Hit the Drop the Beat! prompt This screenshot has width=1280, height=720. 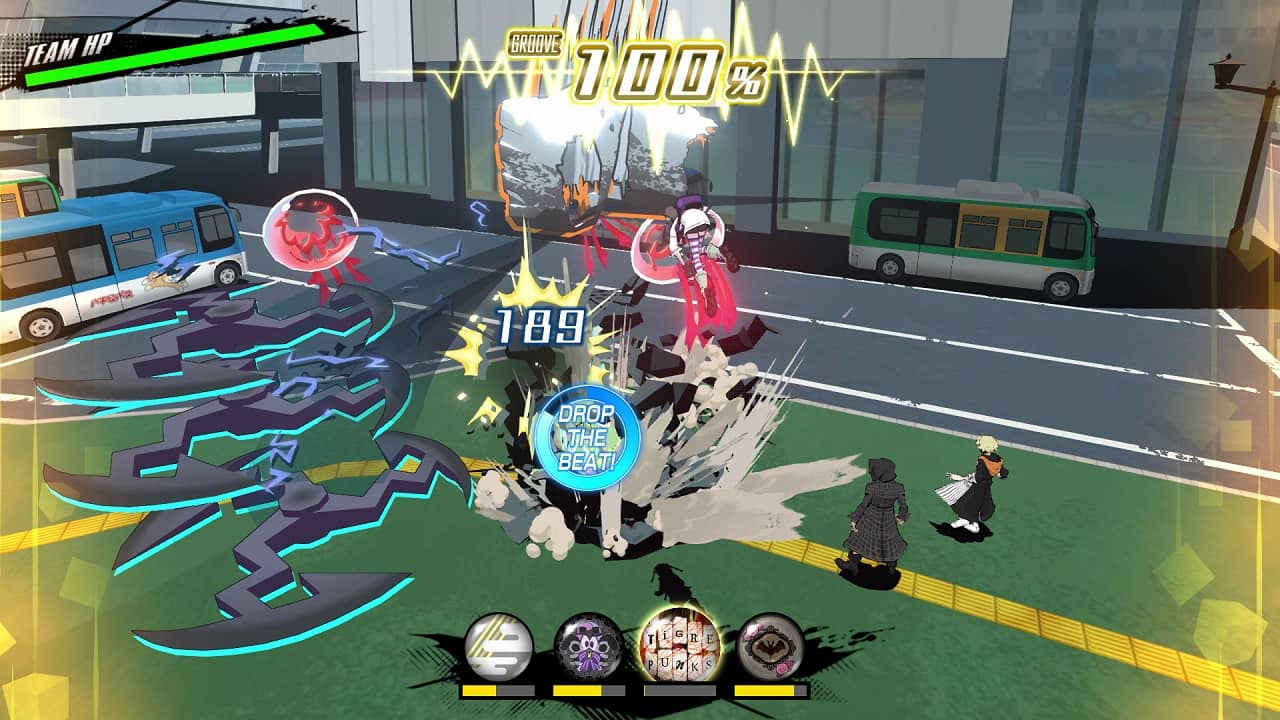(x=587, y=438)
